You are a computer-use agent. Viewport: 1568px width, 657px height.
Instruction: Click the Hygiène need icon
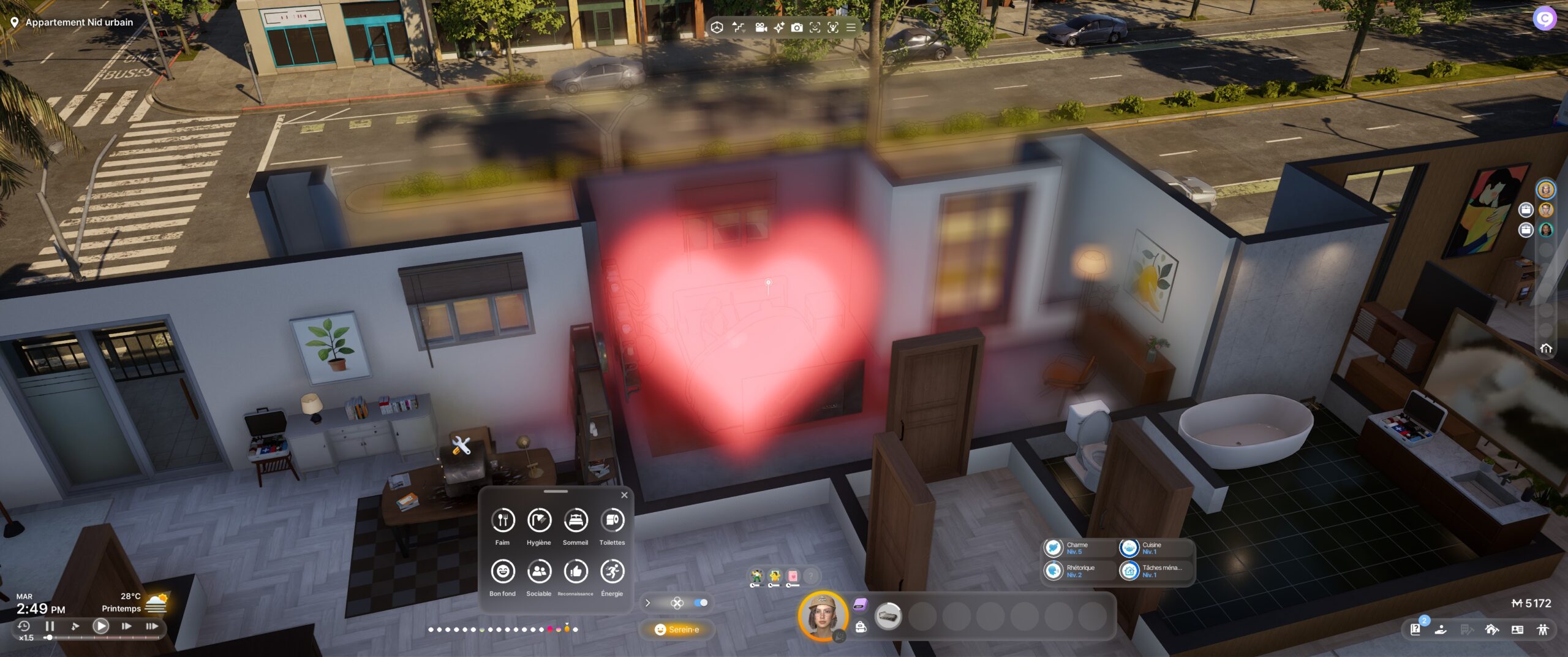[x=539, y=520]
